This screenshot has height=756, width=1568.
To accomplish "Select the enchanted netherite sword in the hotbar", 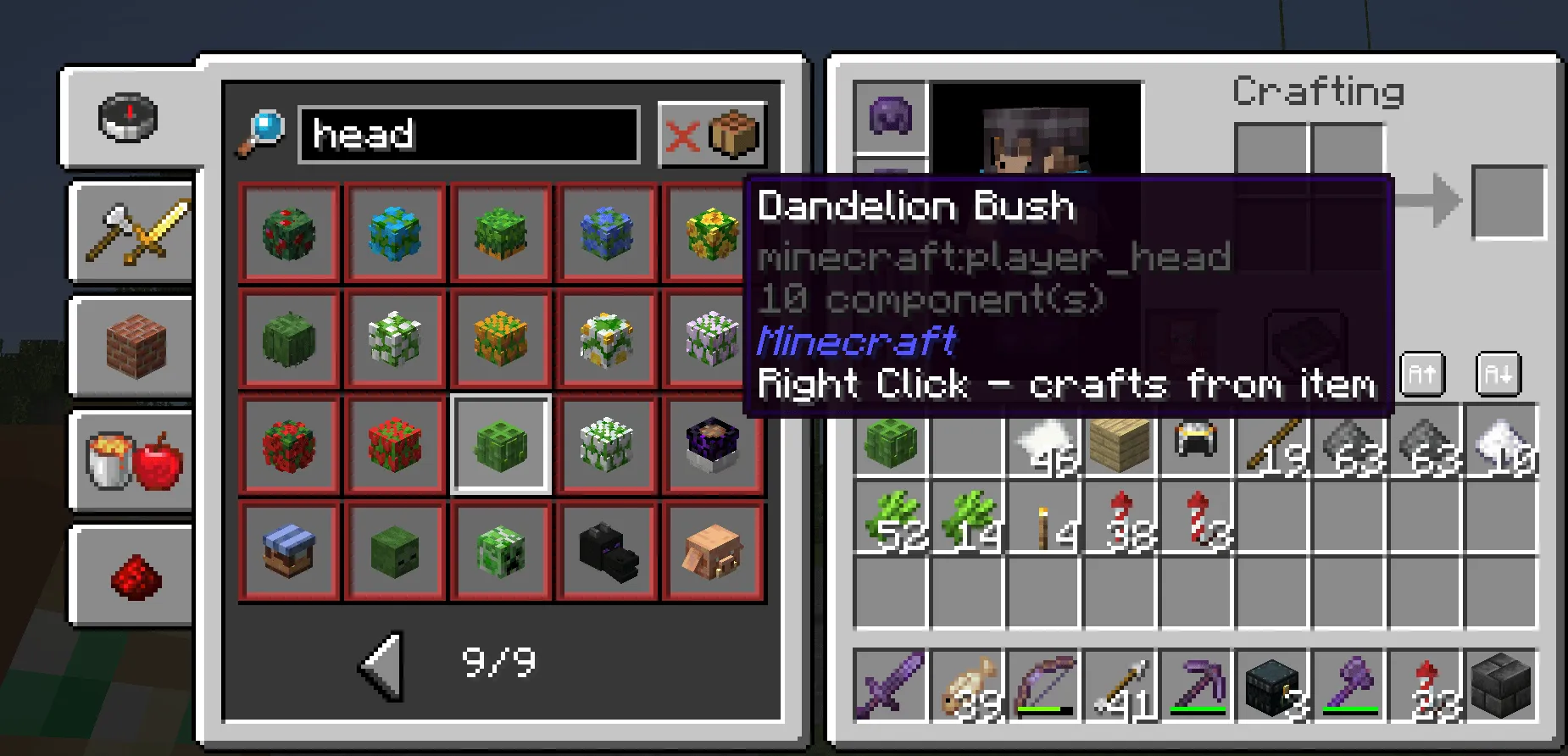I will click(x=889, y=685).
